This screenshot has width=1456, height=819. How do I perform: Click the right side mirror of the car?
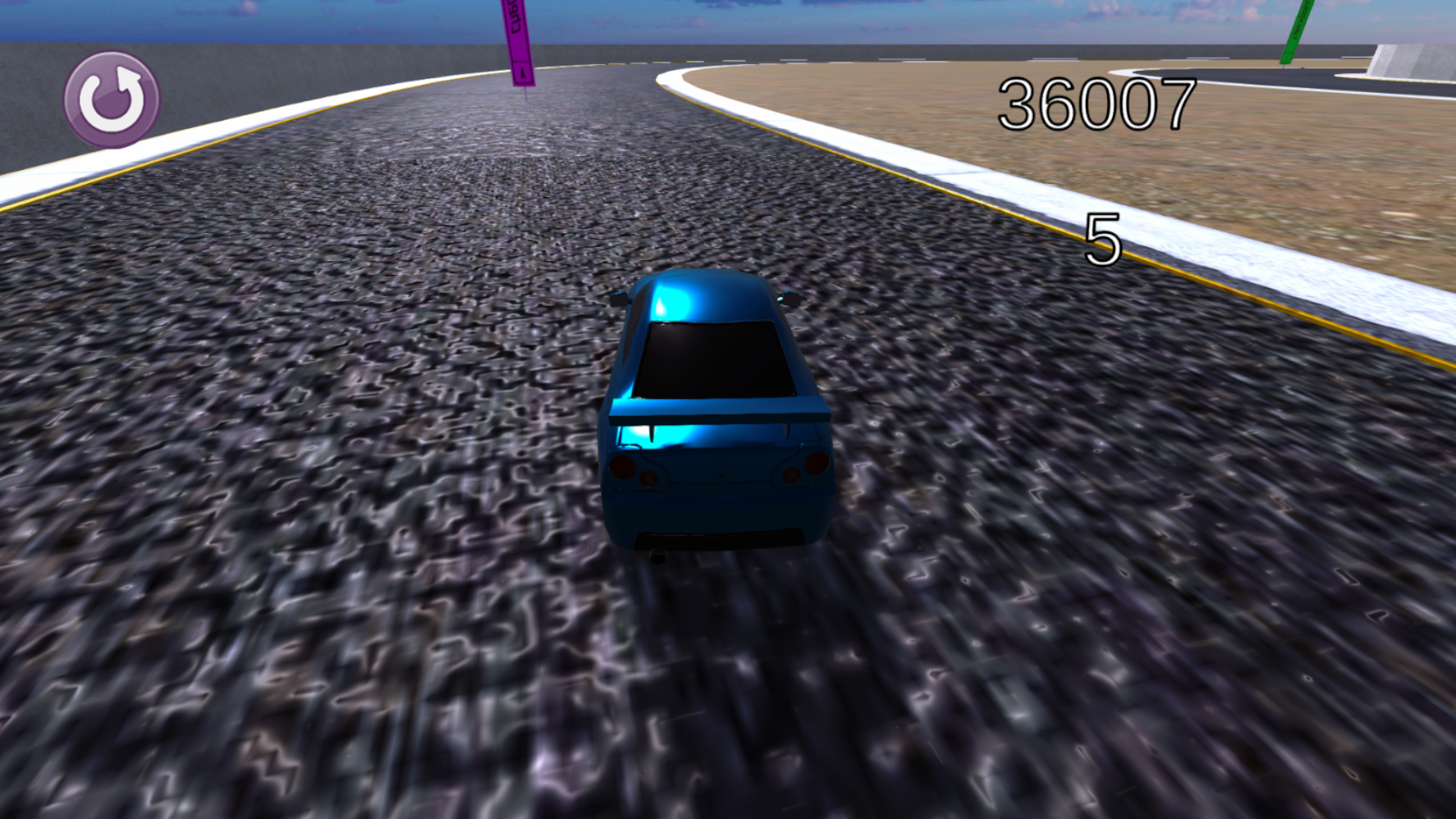(790, 298)
